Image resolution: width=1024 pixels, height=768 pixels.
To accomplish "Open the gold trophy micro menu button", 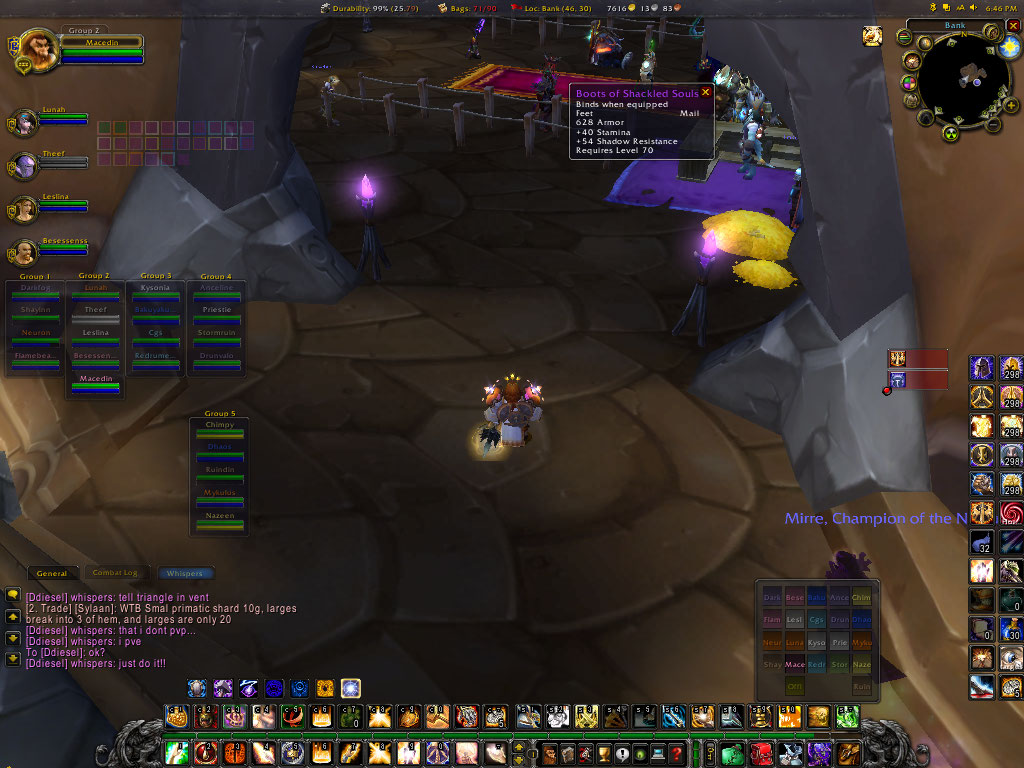I will pos(602,754).
